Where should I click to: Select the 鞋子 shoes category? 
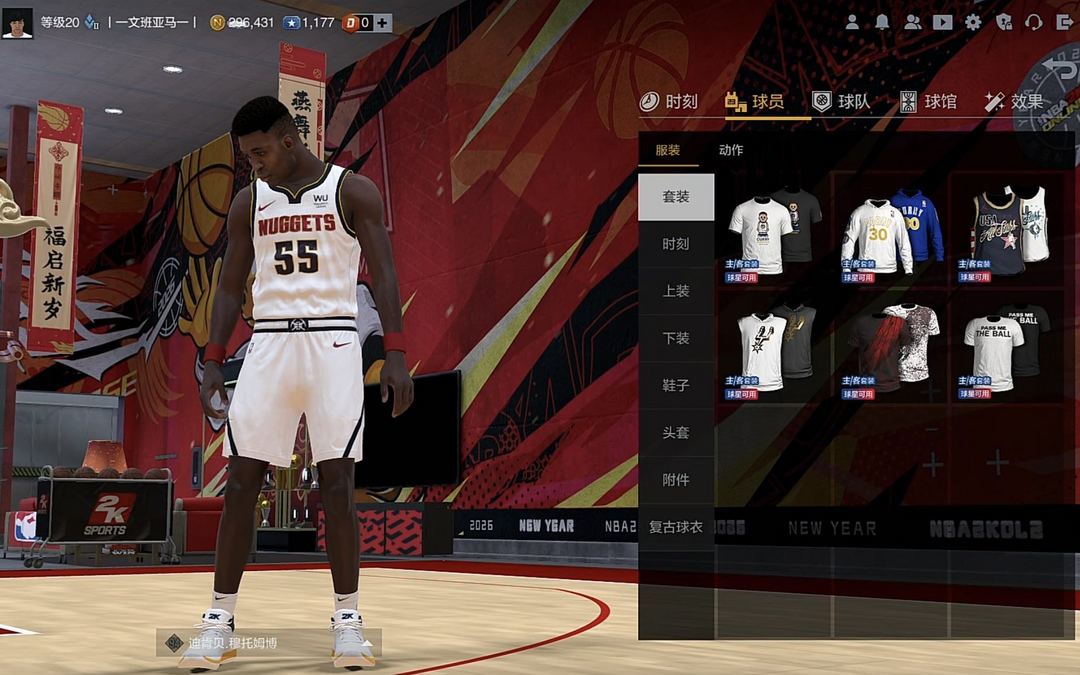(676, 385)
